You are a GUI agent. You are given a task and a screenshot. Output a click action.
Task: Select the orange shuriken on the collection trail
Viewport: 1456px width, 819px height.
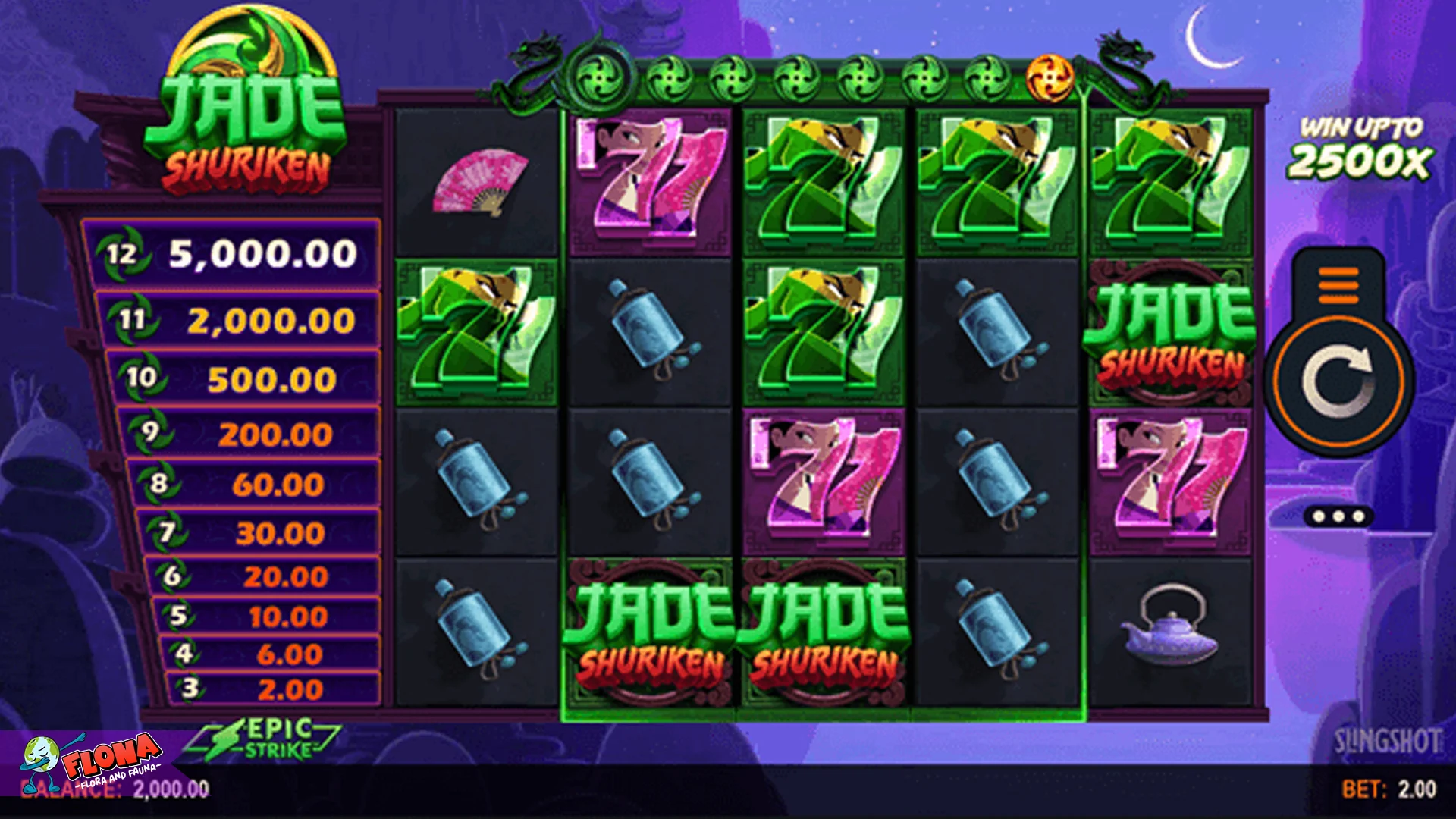click(x=1050, y=76)
